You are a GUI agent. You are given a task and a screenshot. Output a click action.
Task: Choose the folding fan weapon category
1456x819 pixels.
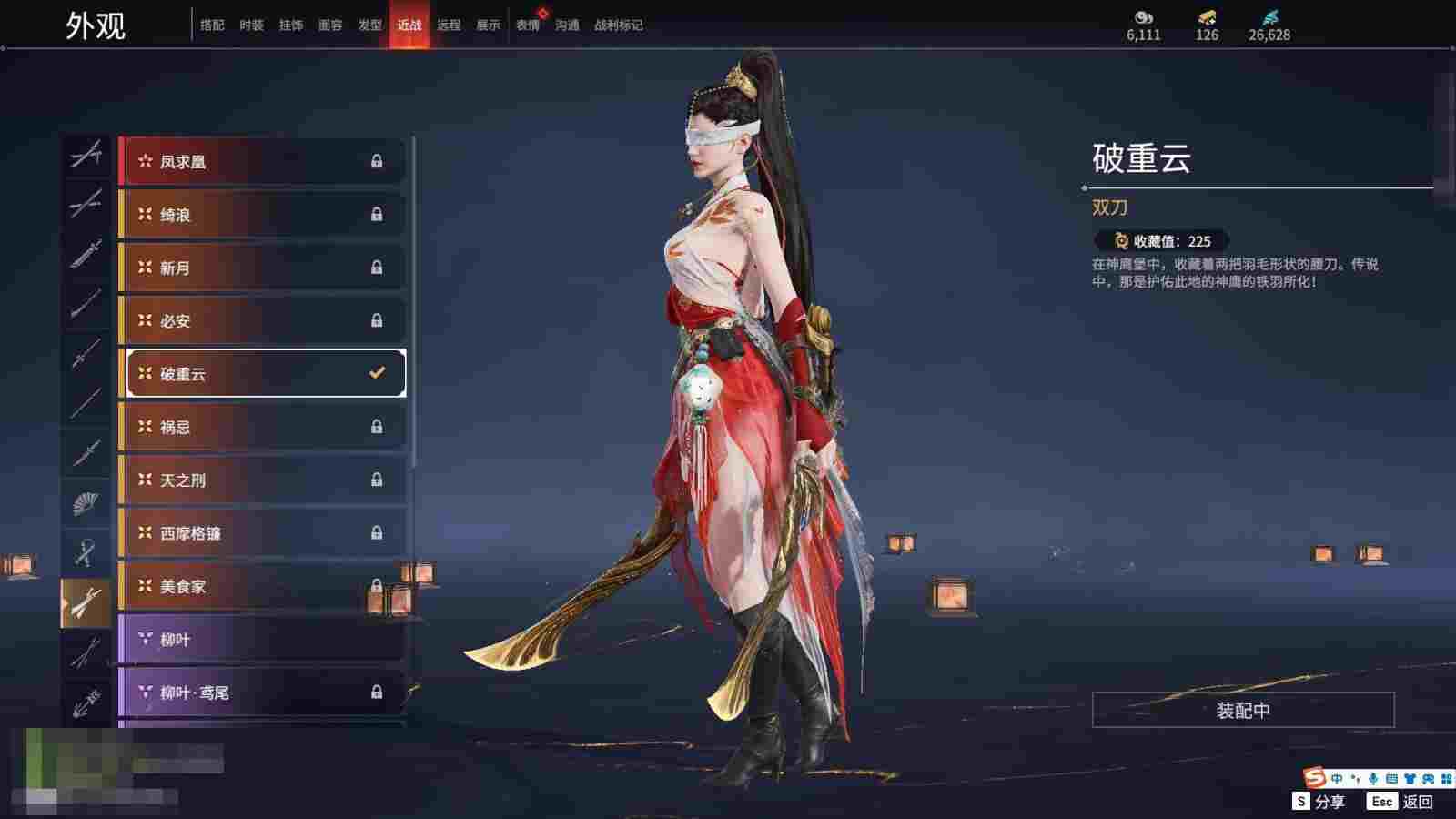point(86,501)
